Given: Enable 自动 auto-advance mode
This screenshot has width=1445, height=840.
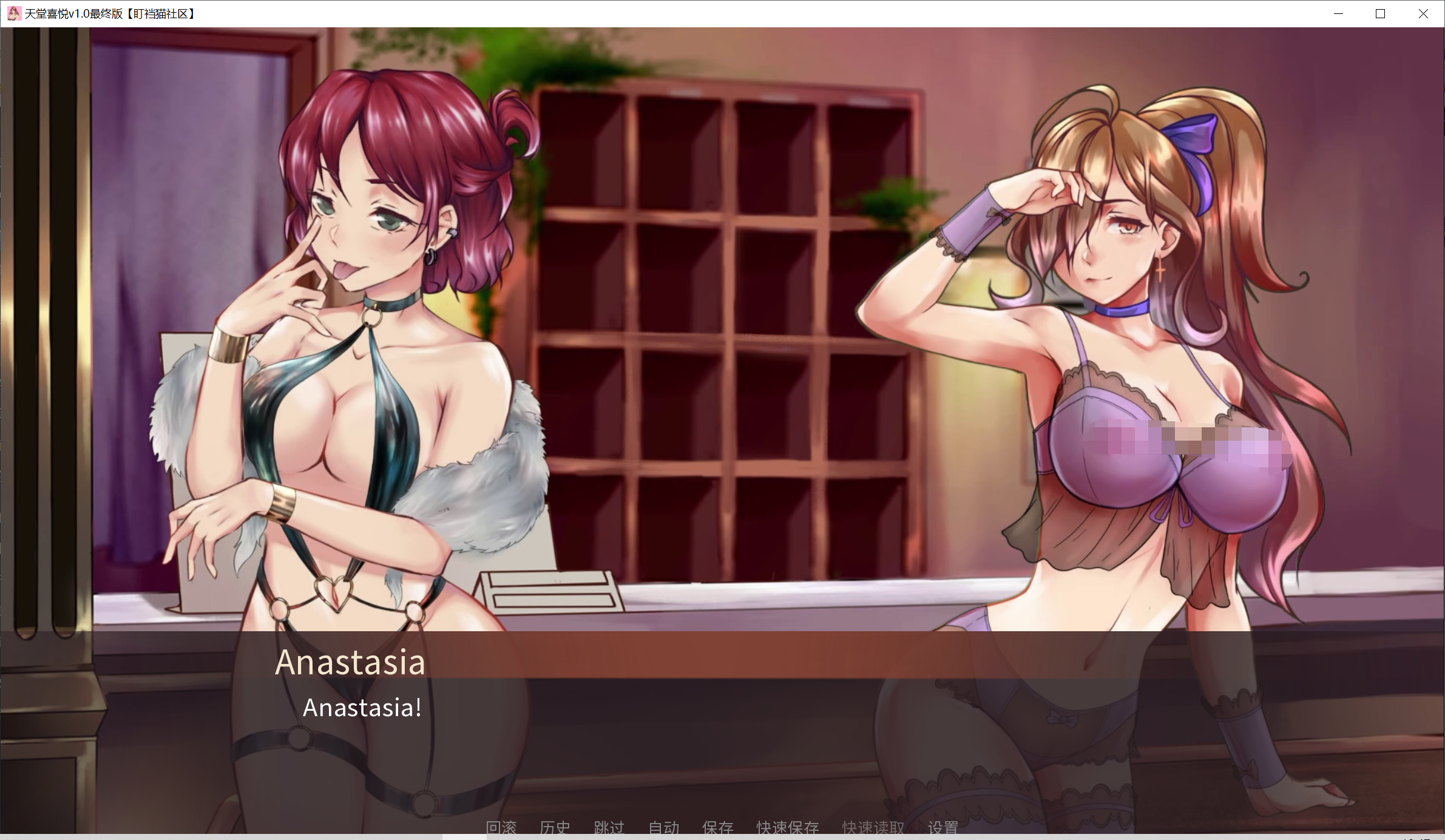Looking at the screenshot, I should point(663,827).
